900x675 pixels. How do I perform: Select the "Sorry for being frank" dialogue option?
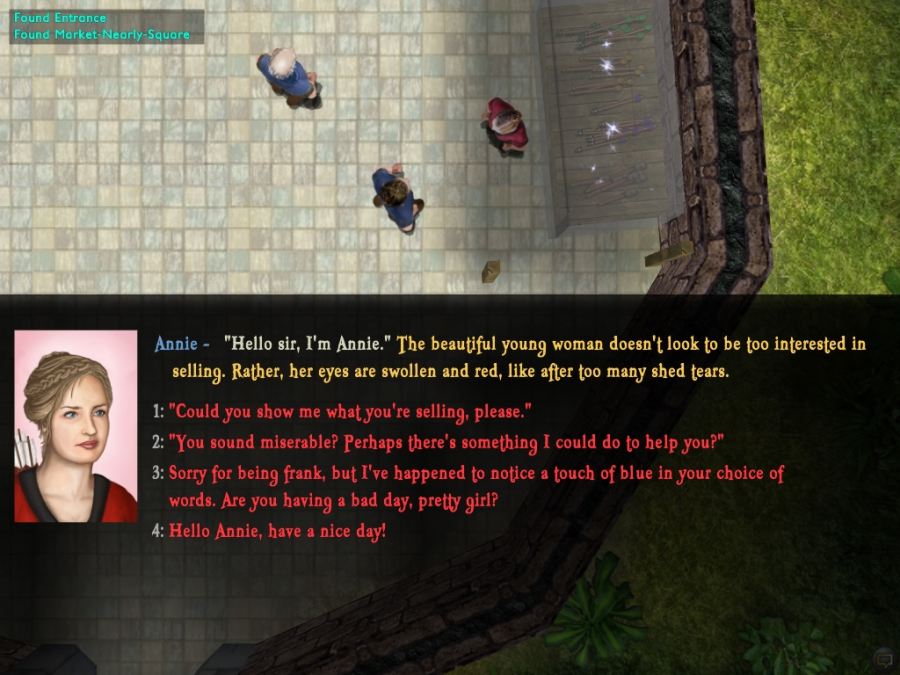[x=476, y=474]
